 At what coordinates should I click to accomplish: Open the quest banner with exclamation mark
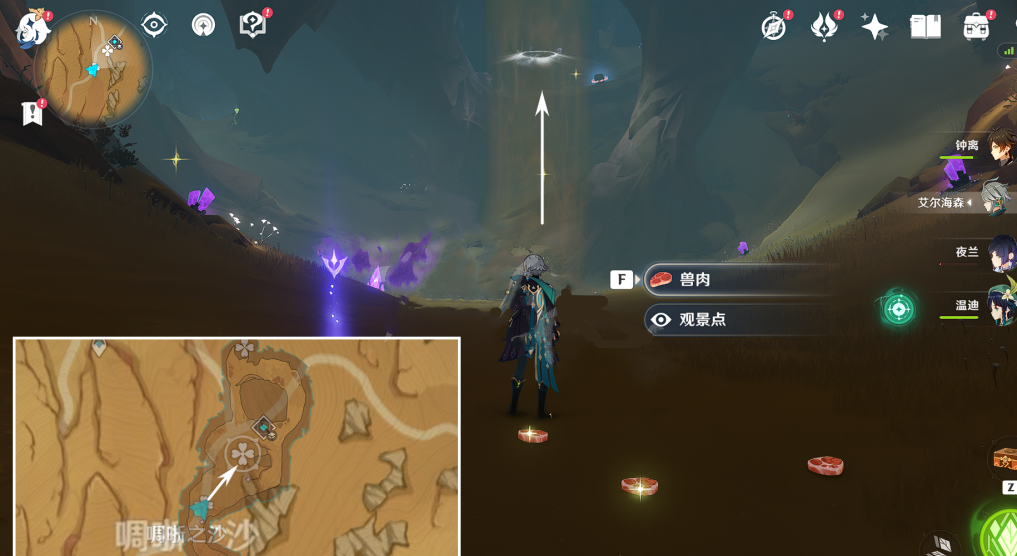click(33, 113)
